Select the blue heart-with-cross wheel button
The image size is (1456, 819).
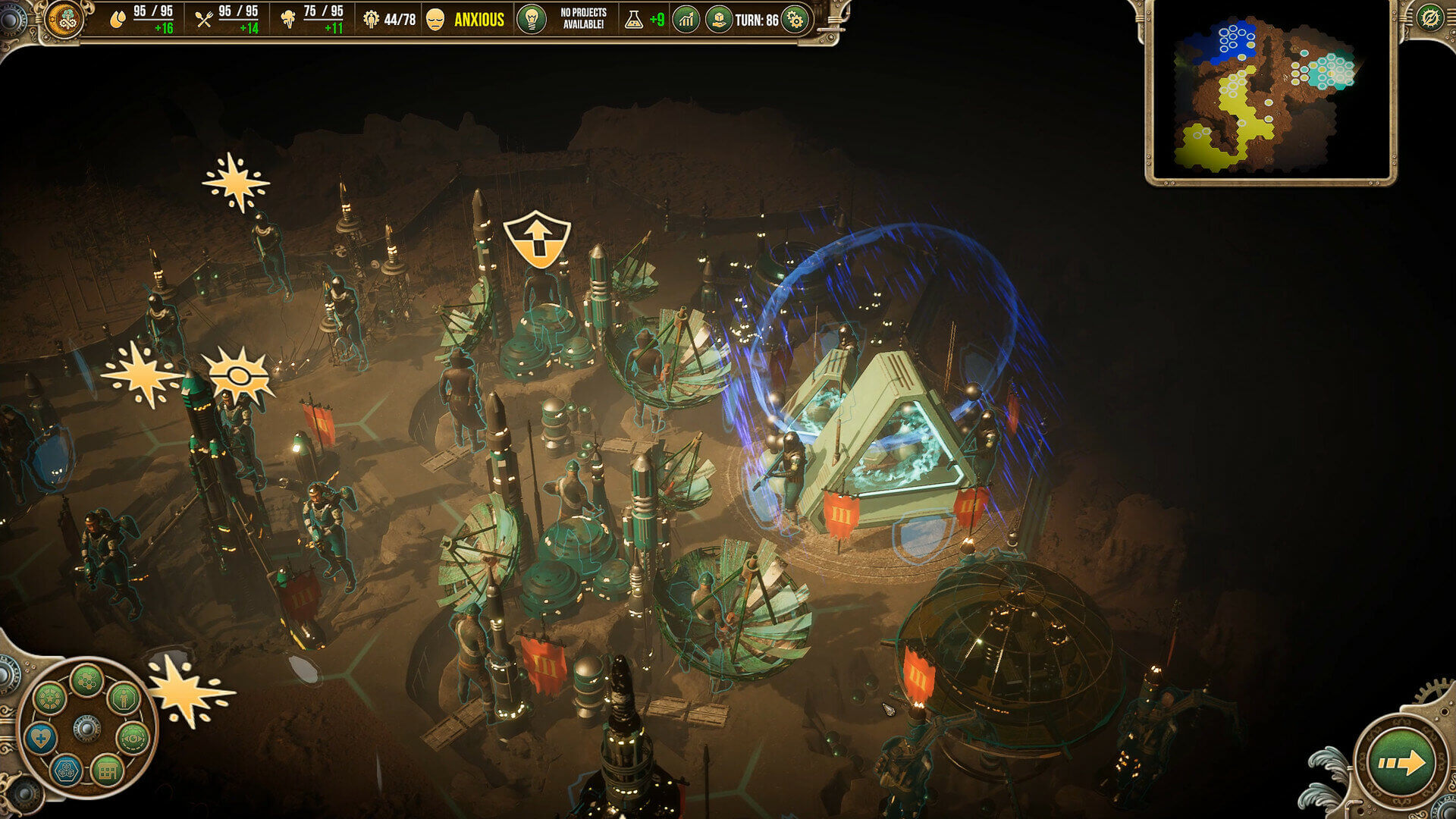point(40,737)
